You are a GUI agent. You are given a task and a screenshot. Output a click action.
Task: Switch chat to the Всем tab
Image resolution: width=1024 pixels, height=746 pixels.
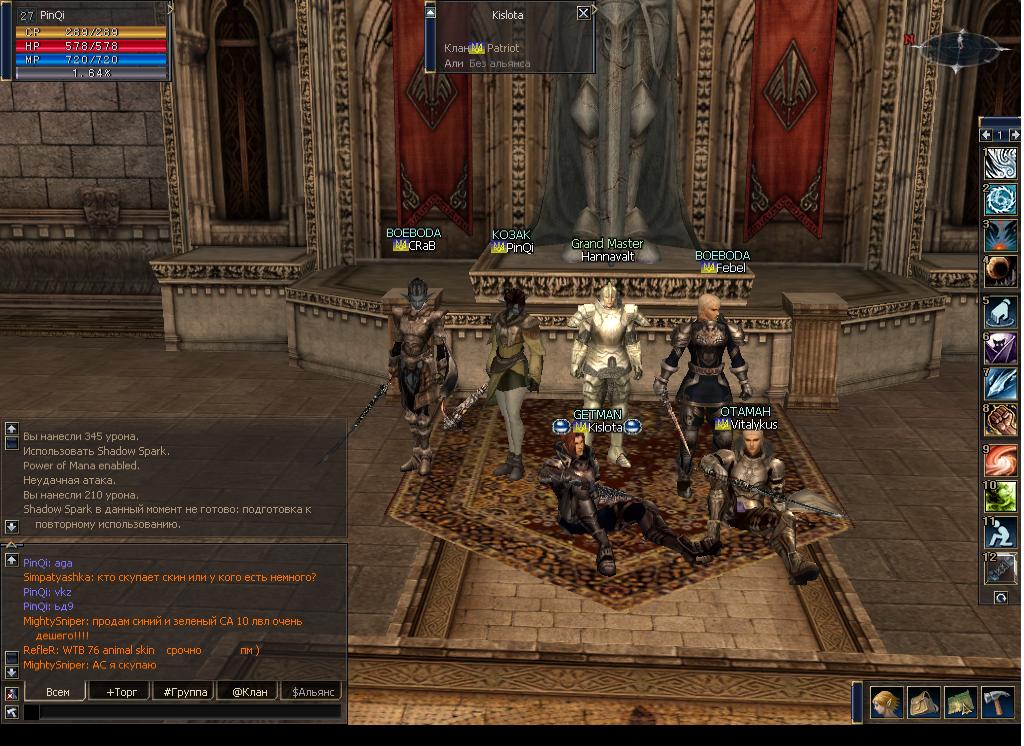(58, 691)
